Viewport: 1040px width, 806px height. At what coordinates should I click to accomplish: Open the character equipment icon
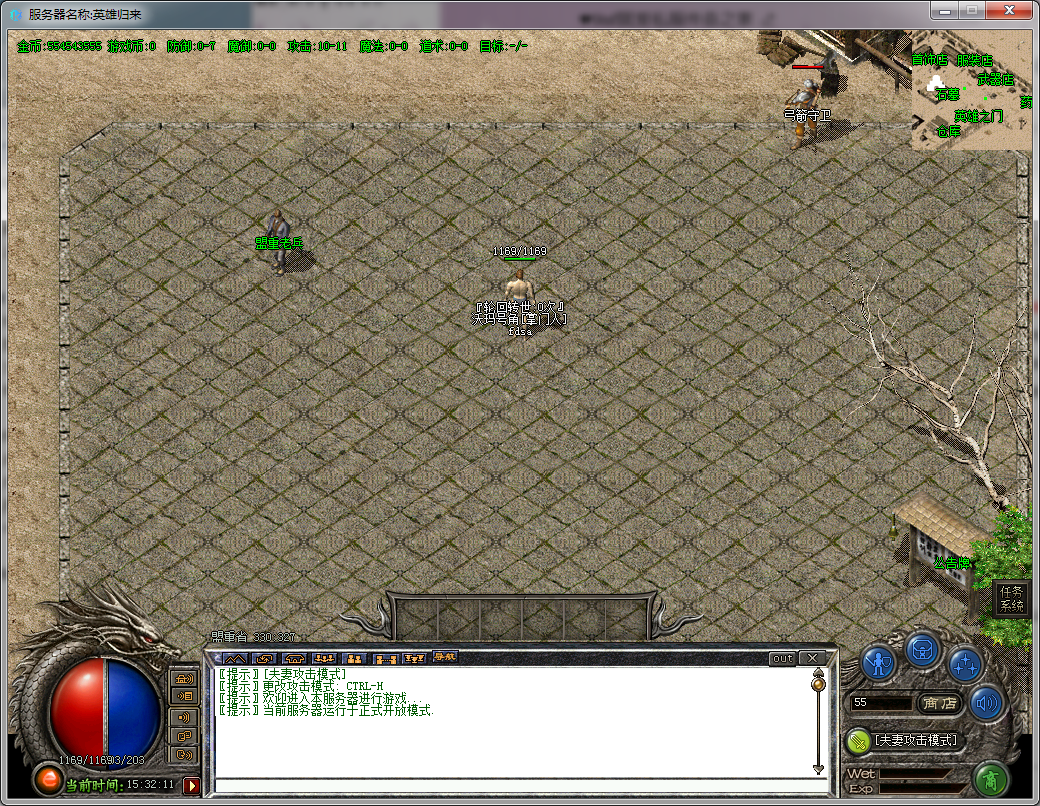[879, 662]
